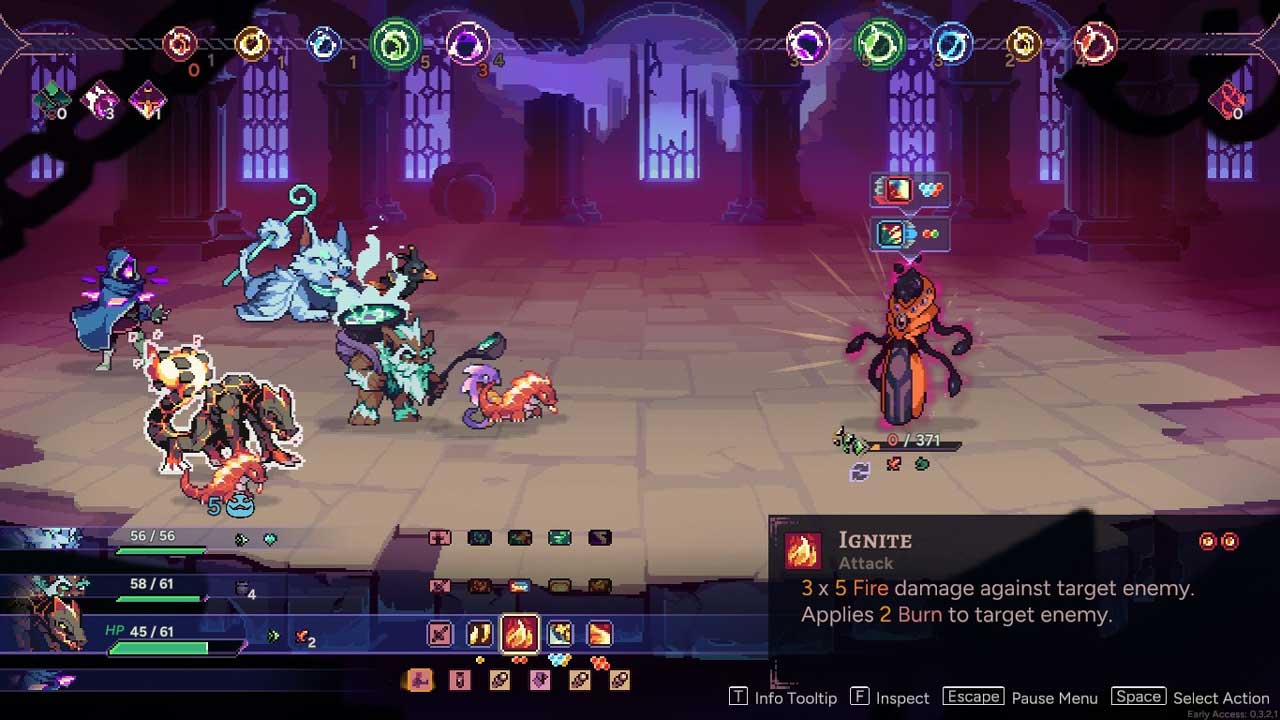Select the pink bottle item slot
The height and width of the screenshot is (720, 1280).
pyautogui.click(x=460, y=681)
